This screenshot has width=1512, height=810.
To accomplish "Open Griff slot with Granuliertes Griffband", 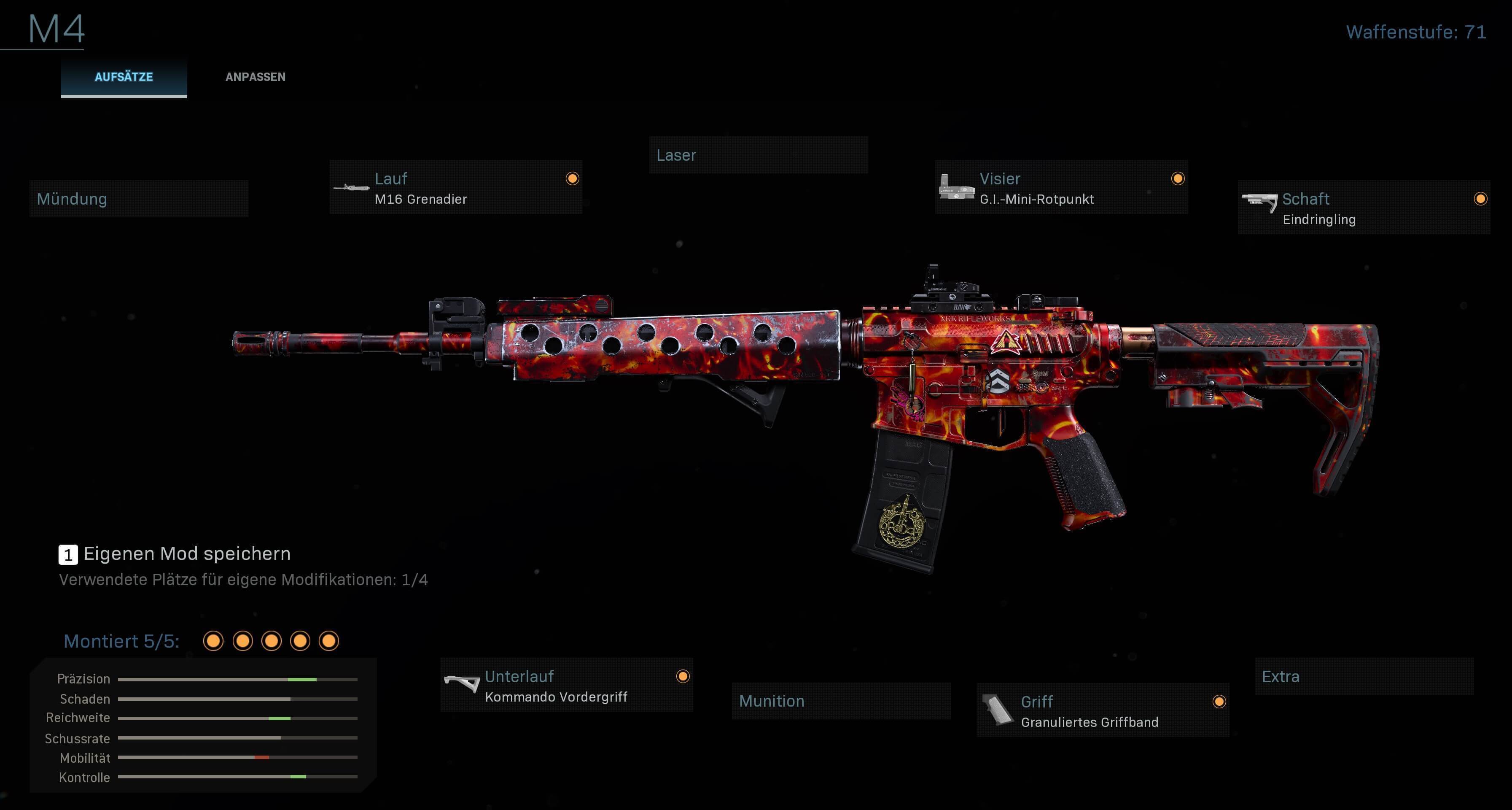I will pyautogui.click(x=1102, y=711).
